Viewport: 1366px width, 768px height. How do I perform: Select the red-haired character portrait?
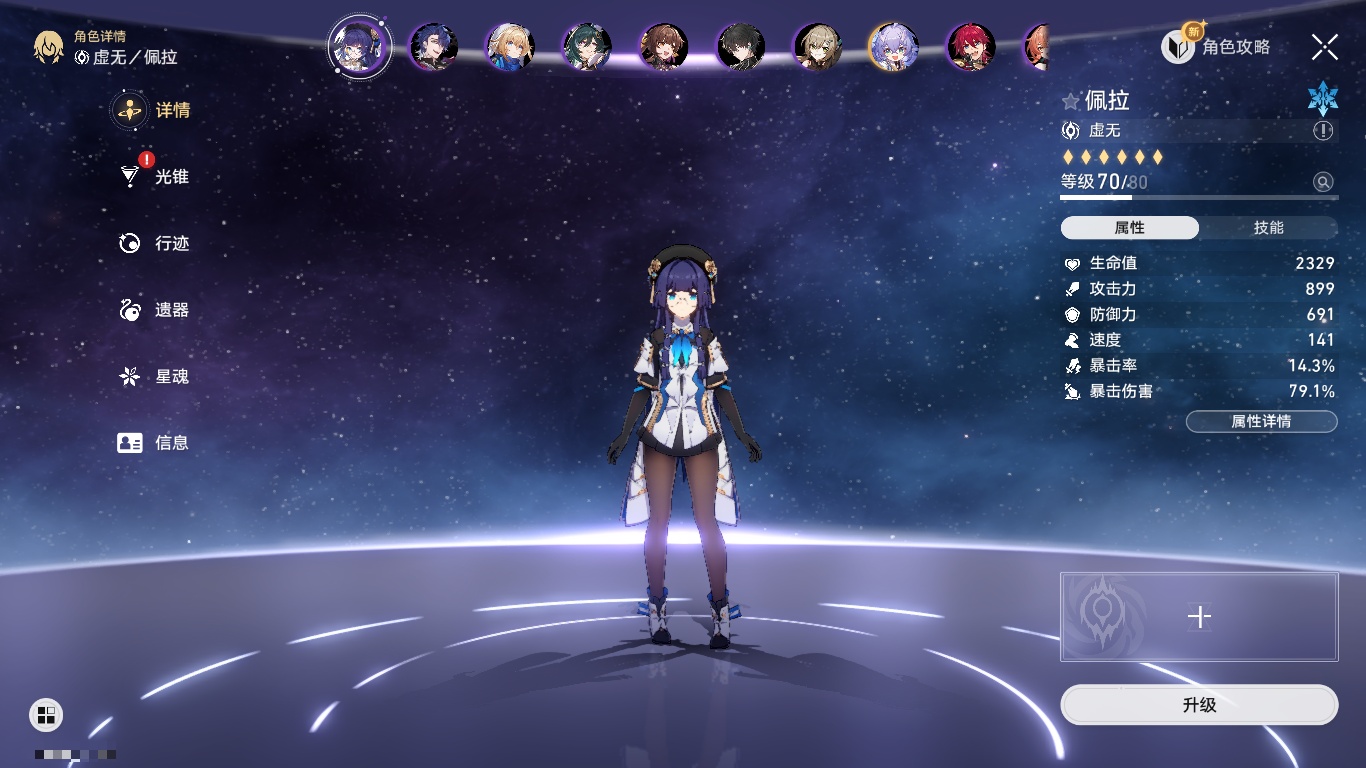coord(970,47)
